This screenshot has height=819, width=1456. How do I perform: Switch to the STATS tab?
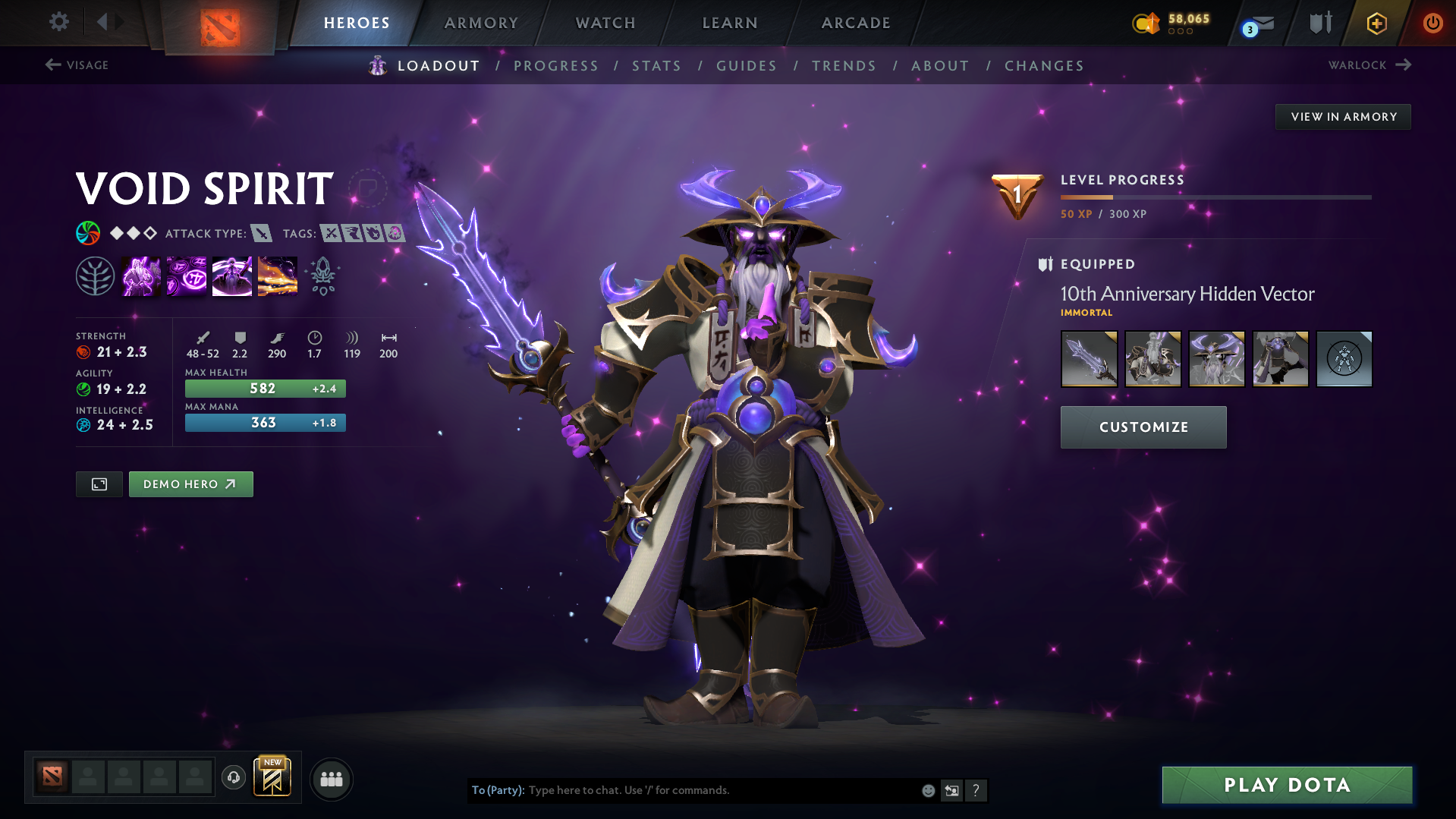(656, 65)
